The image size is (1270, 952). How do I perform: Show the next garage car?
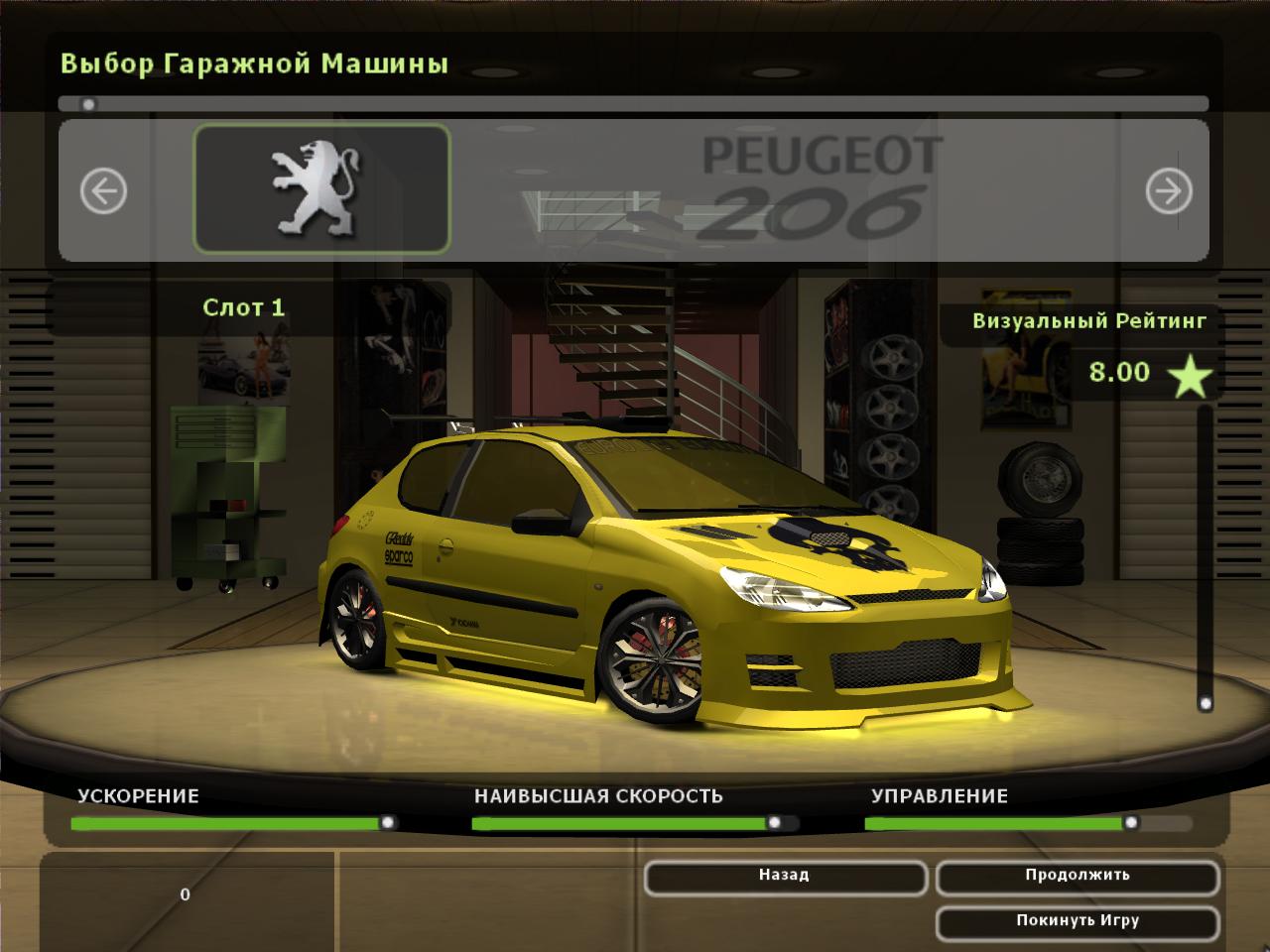tap(1169, 190)
